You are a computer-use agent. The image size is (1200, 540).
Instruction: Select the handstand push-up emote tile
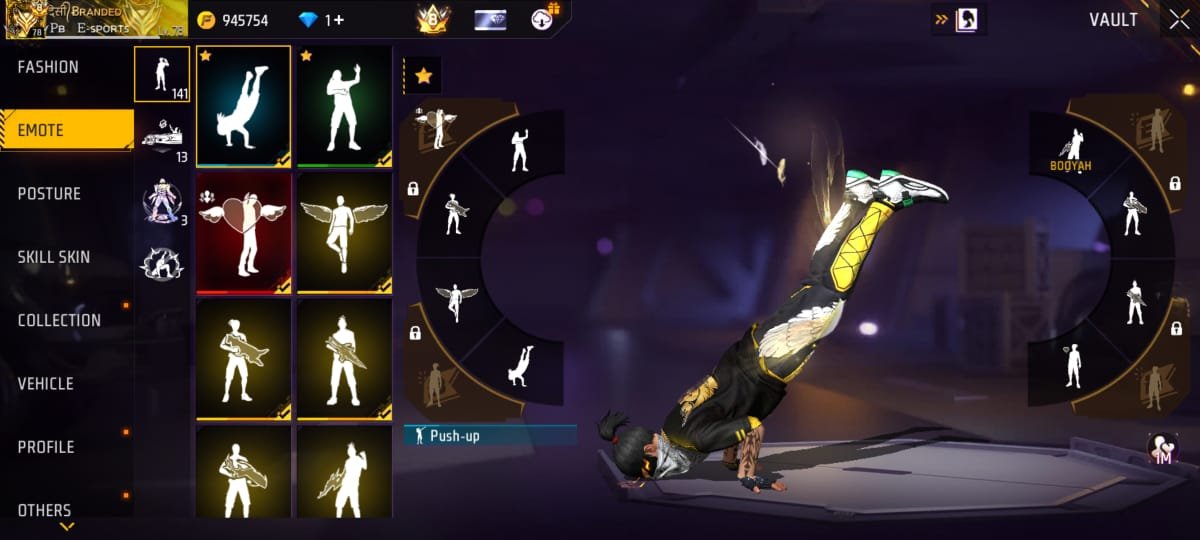(244, 106)
